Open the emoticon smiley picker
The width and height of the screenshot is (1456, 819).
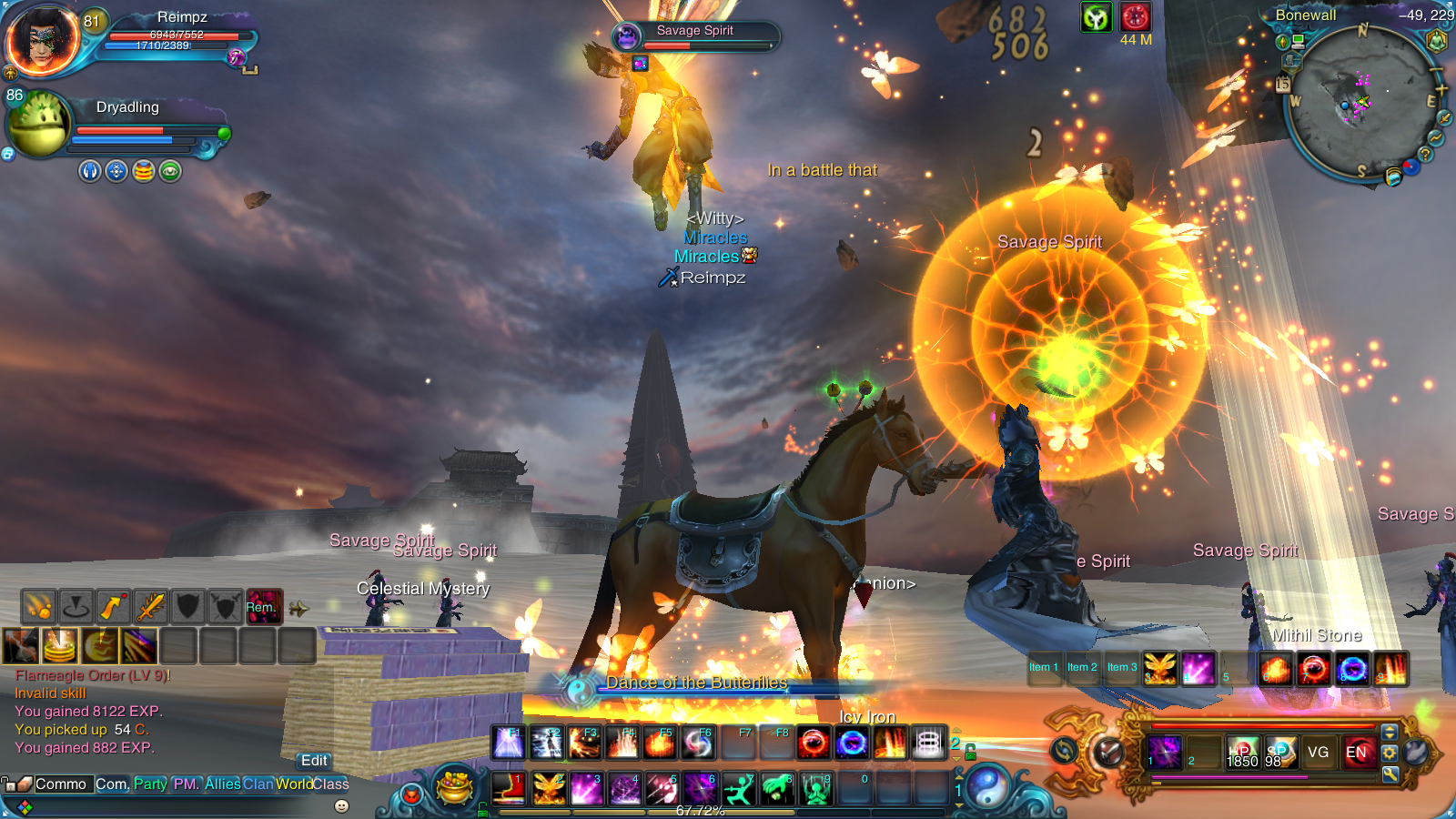pos(342,805)
